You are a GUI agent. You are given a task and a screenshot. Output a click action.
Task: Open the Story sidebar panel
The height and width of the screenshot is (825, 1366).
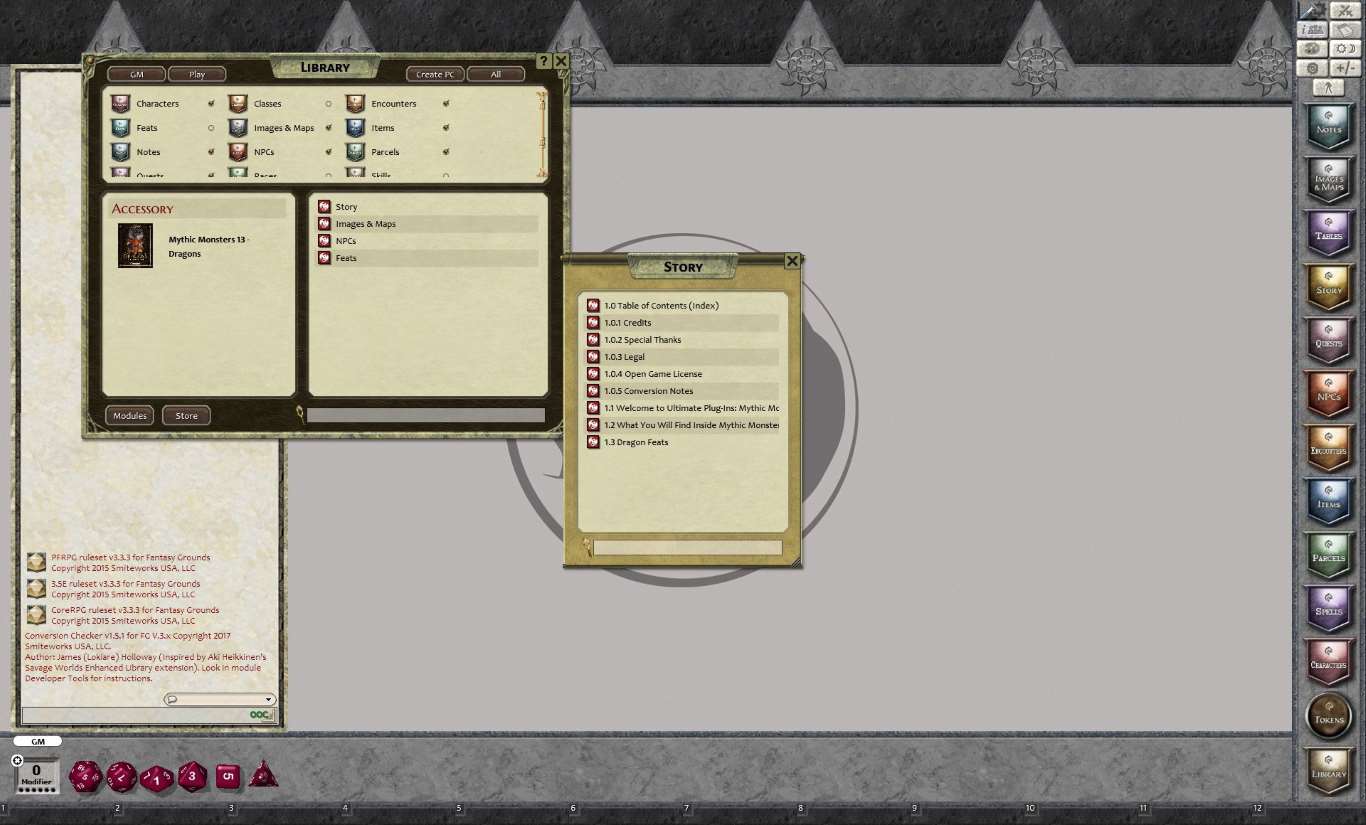(1329, 287)
